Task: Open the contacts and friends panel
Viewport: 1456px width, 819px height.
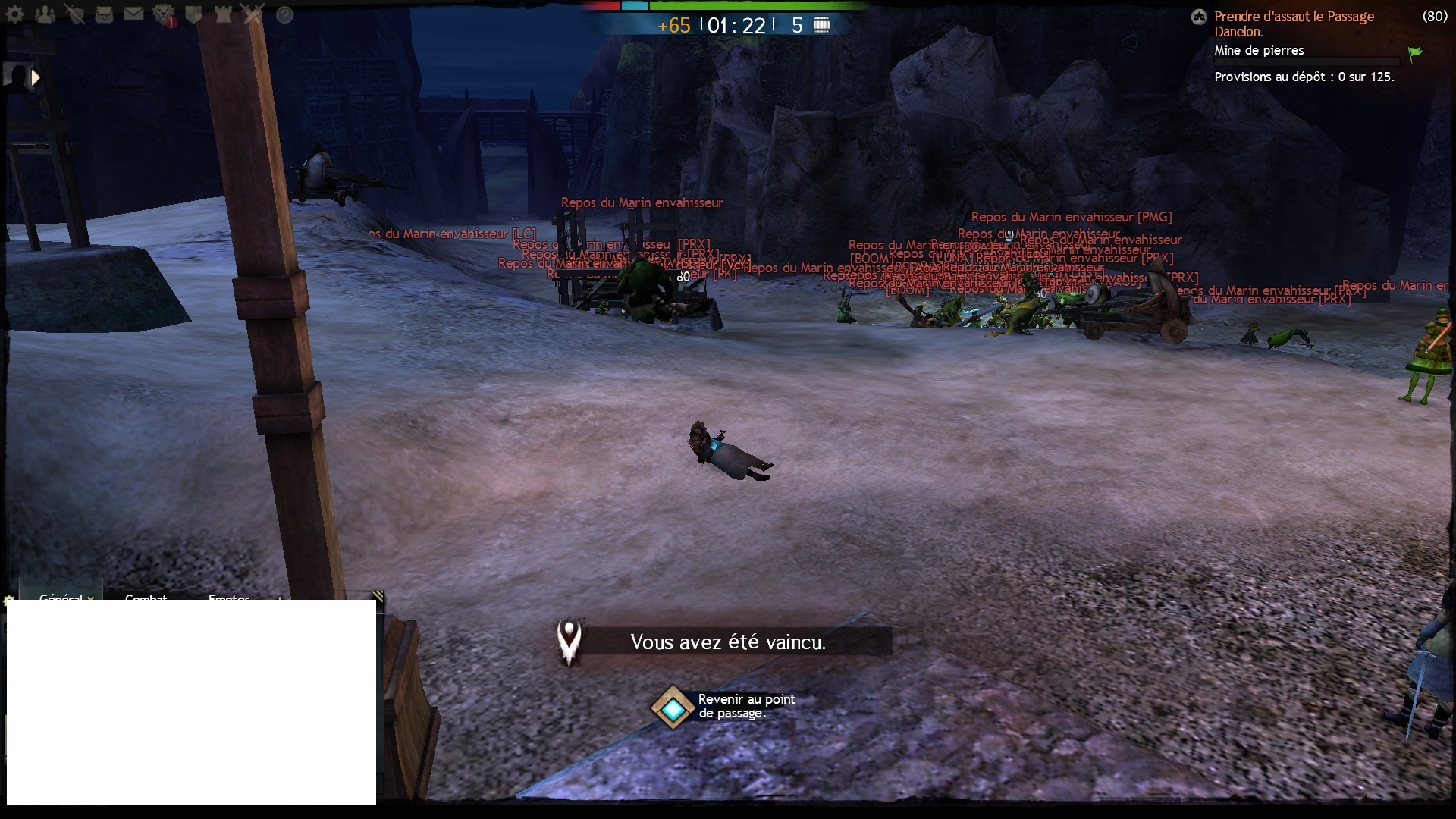Action: point(45,14)
